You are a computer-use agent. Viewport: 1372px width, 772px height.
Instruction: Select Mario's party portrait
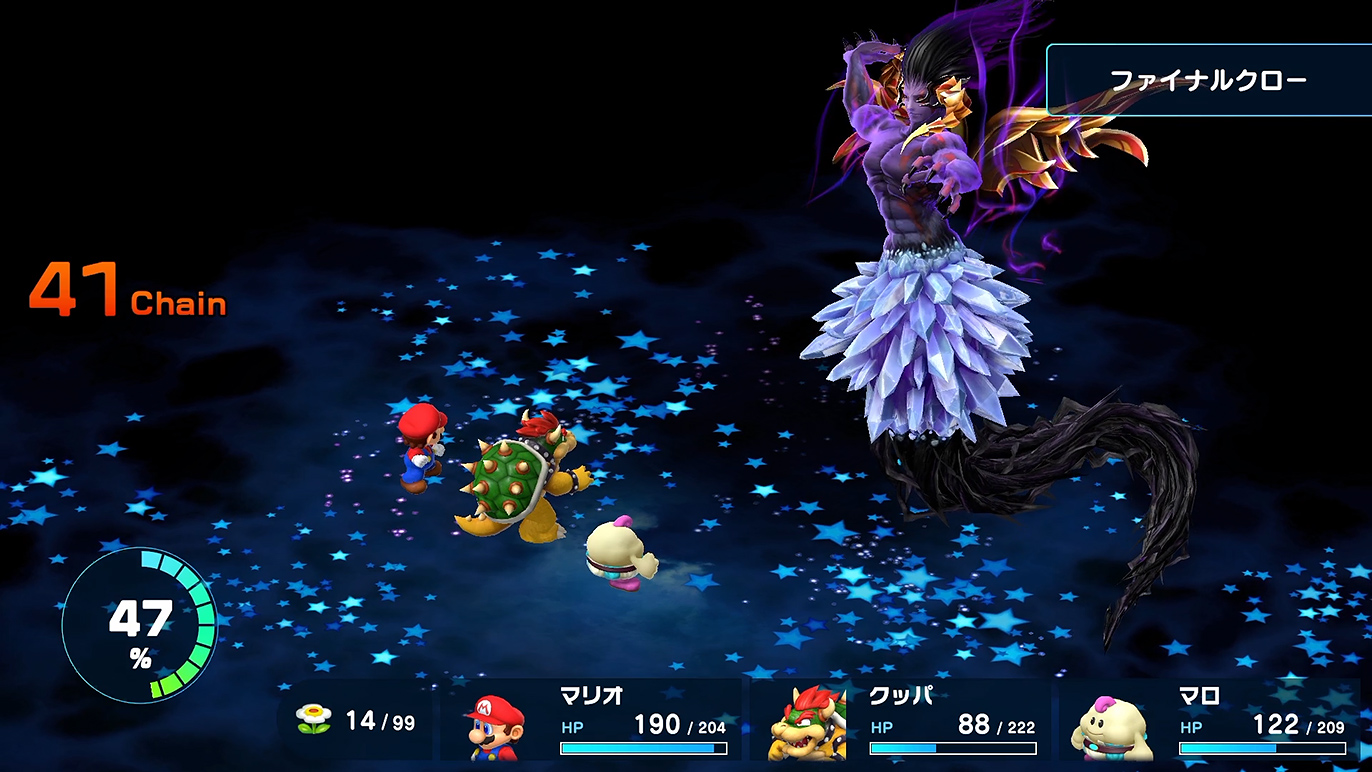(497, 726)
